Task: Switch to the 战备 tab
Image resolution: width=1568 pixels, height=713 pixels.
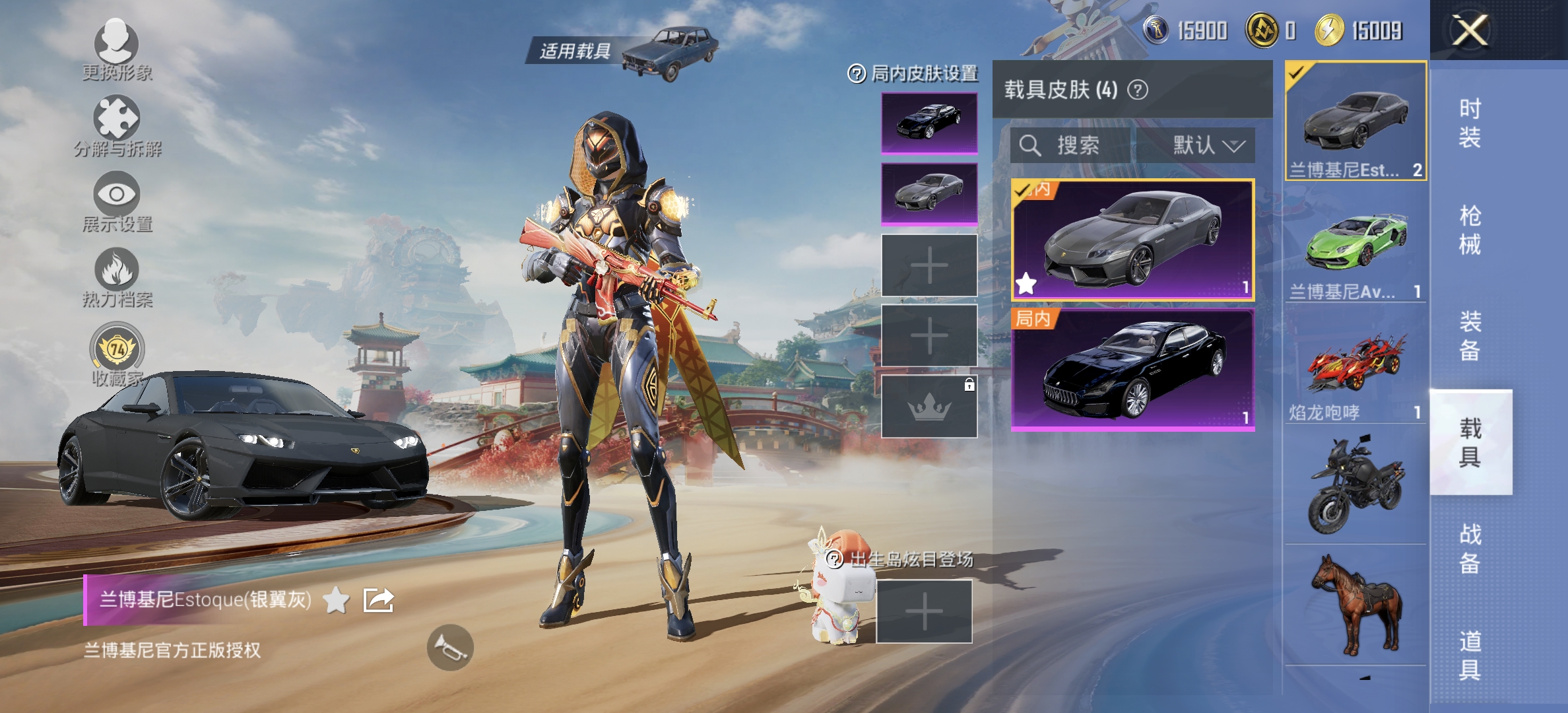Action: coord(1470,548)
